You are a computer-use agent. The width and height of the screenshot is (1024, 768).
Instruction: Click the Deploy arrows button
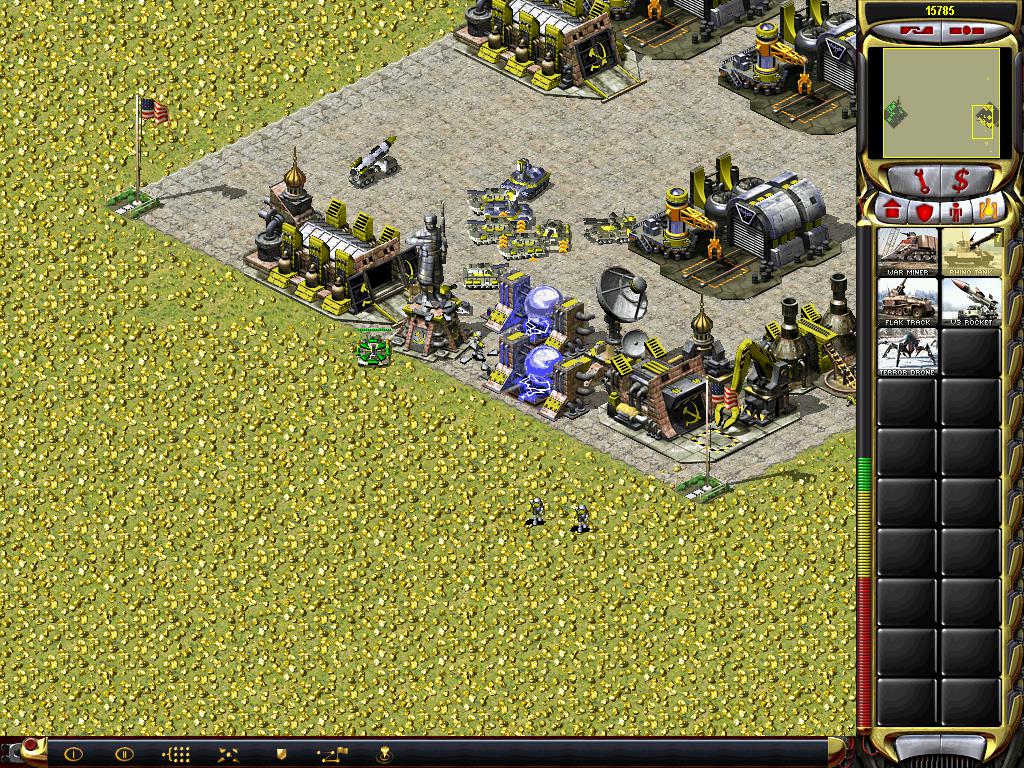click(x=227, y=754)
